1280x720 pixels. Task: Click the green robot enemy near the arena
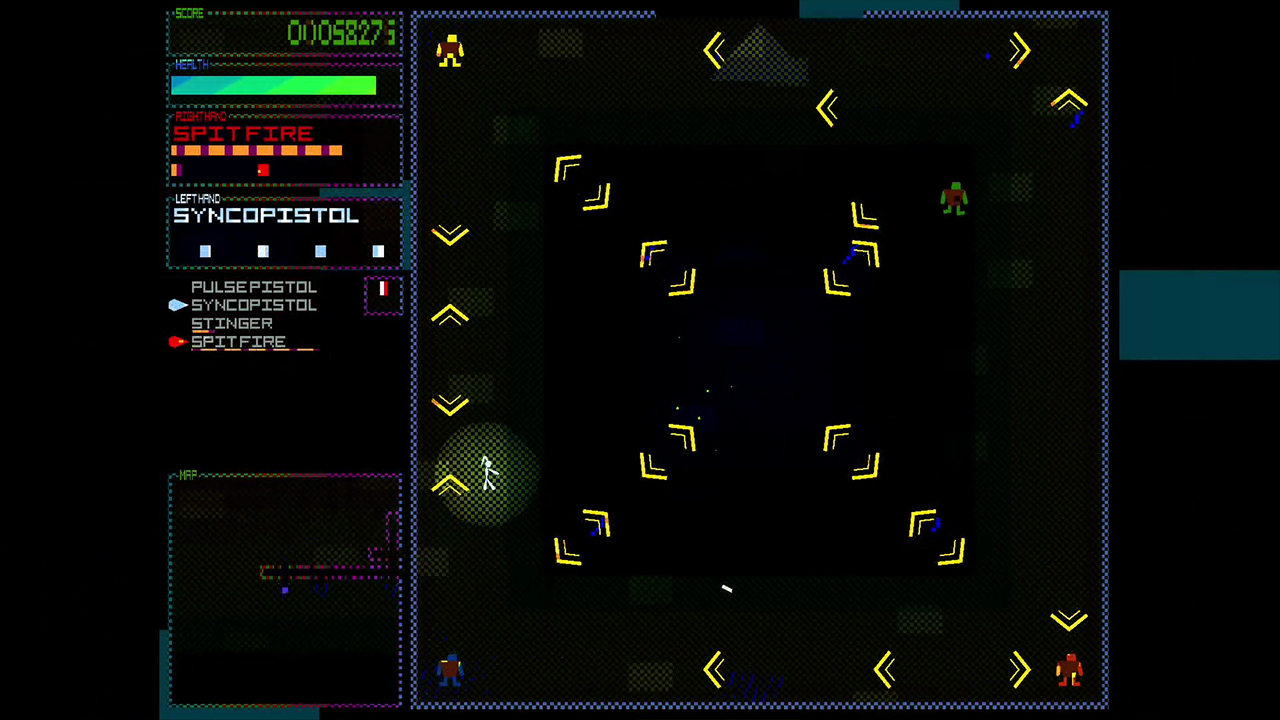tap(953, 200)
